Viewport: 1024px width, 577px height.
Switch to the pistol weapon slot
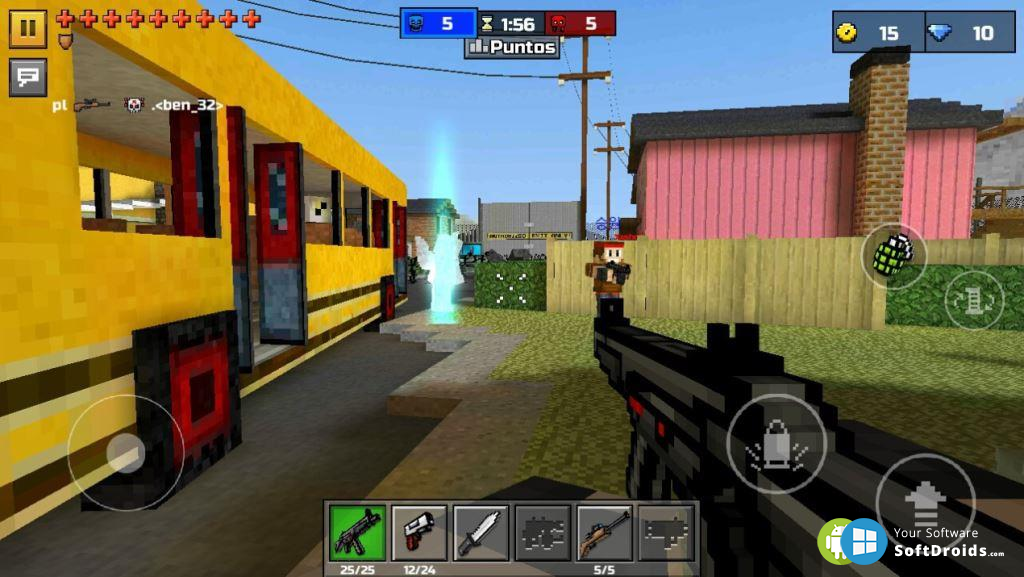pos(419,532)
